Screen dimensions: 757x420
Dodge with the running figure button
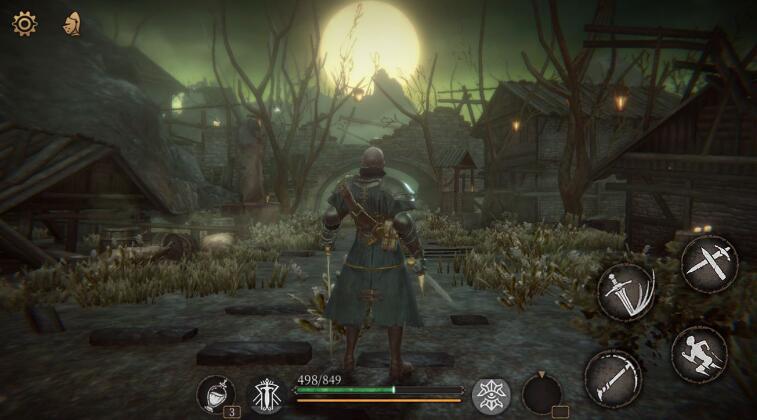click(699, 353)
